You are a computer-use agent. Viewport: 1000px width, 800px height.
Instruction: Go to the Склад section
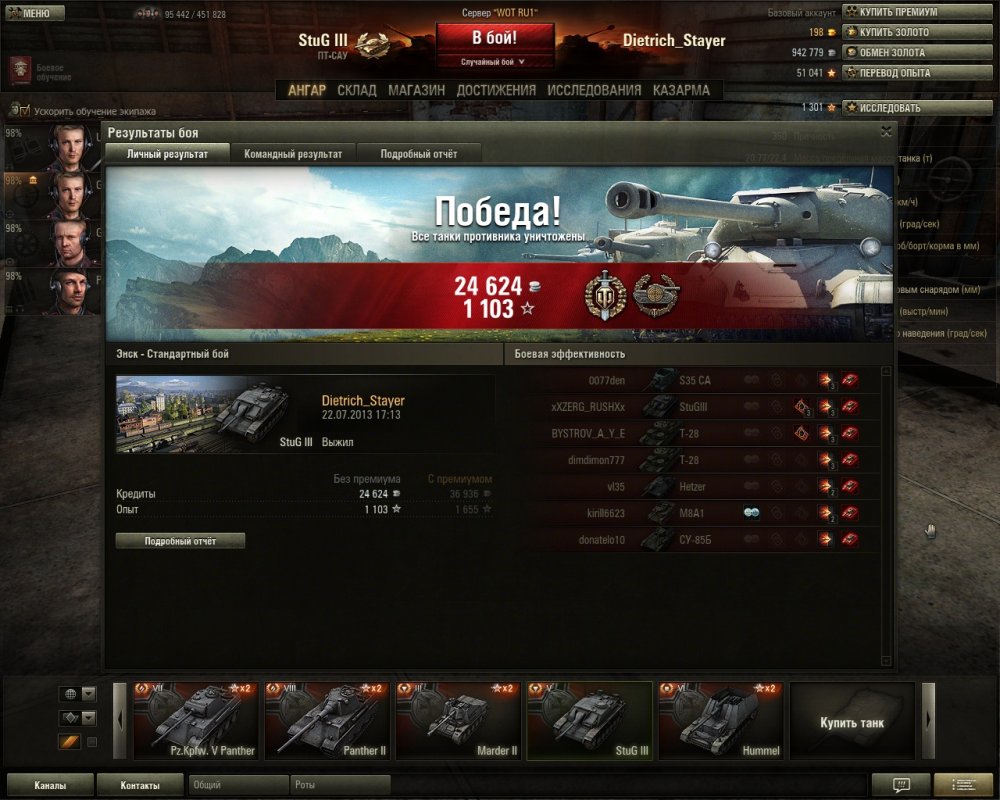point(357,90)
